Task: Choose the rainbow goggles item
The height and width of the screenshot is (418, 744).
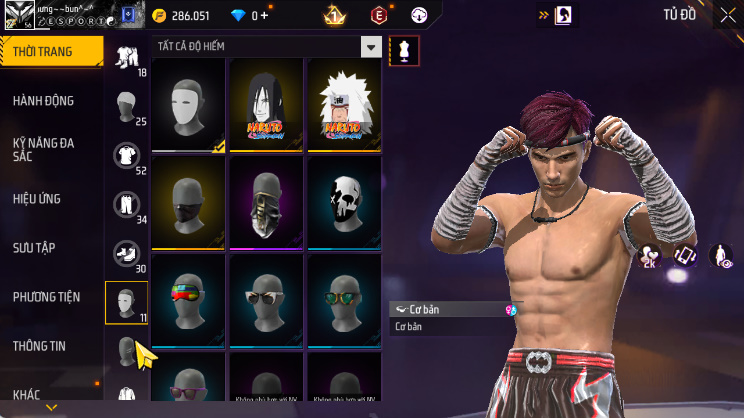Action: pos(188,299)
